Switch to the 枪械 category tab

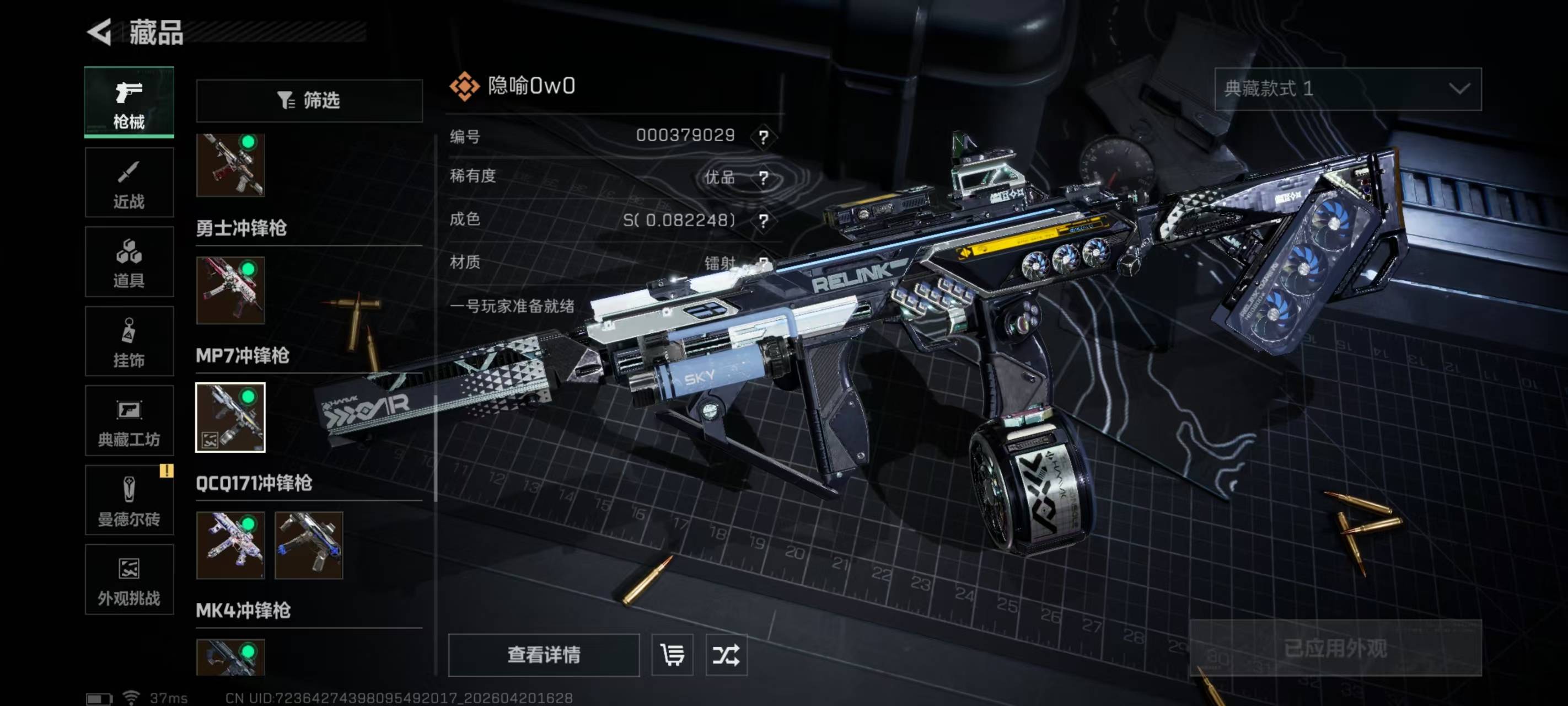coord(129,103)
